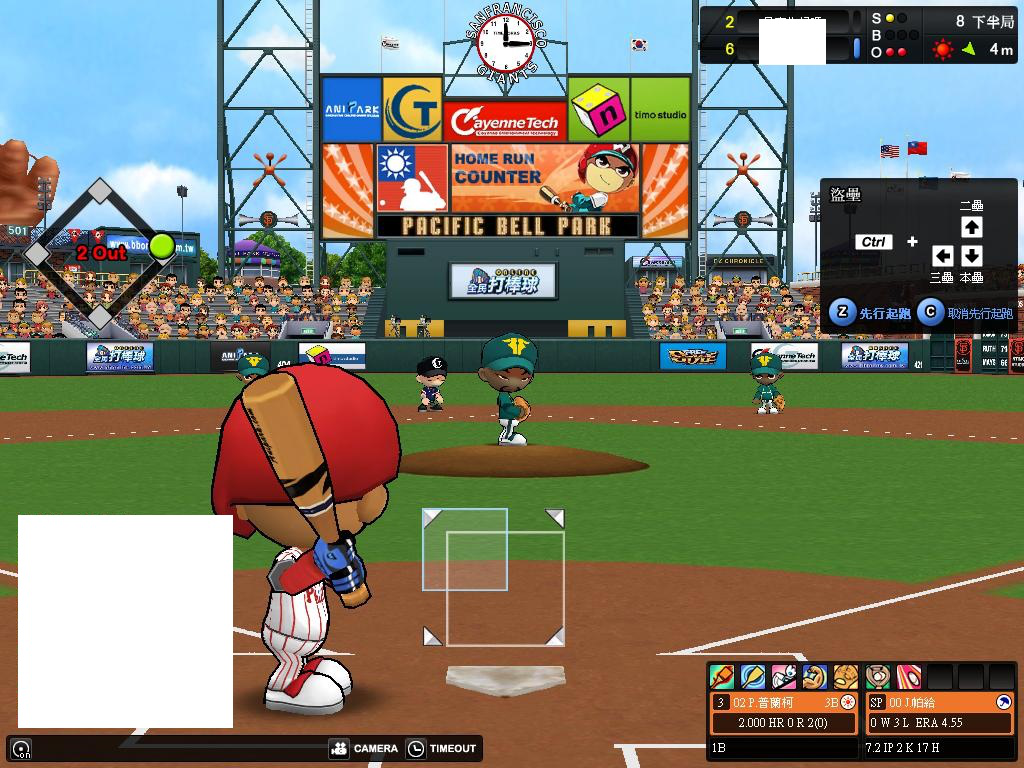
Task: Click the batter card P.普蘭柯
Action: click(784, 712)
